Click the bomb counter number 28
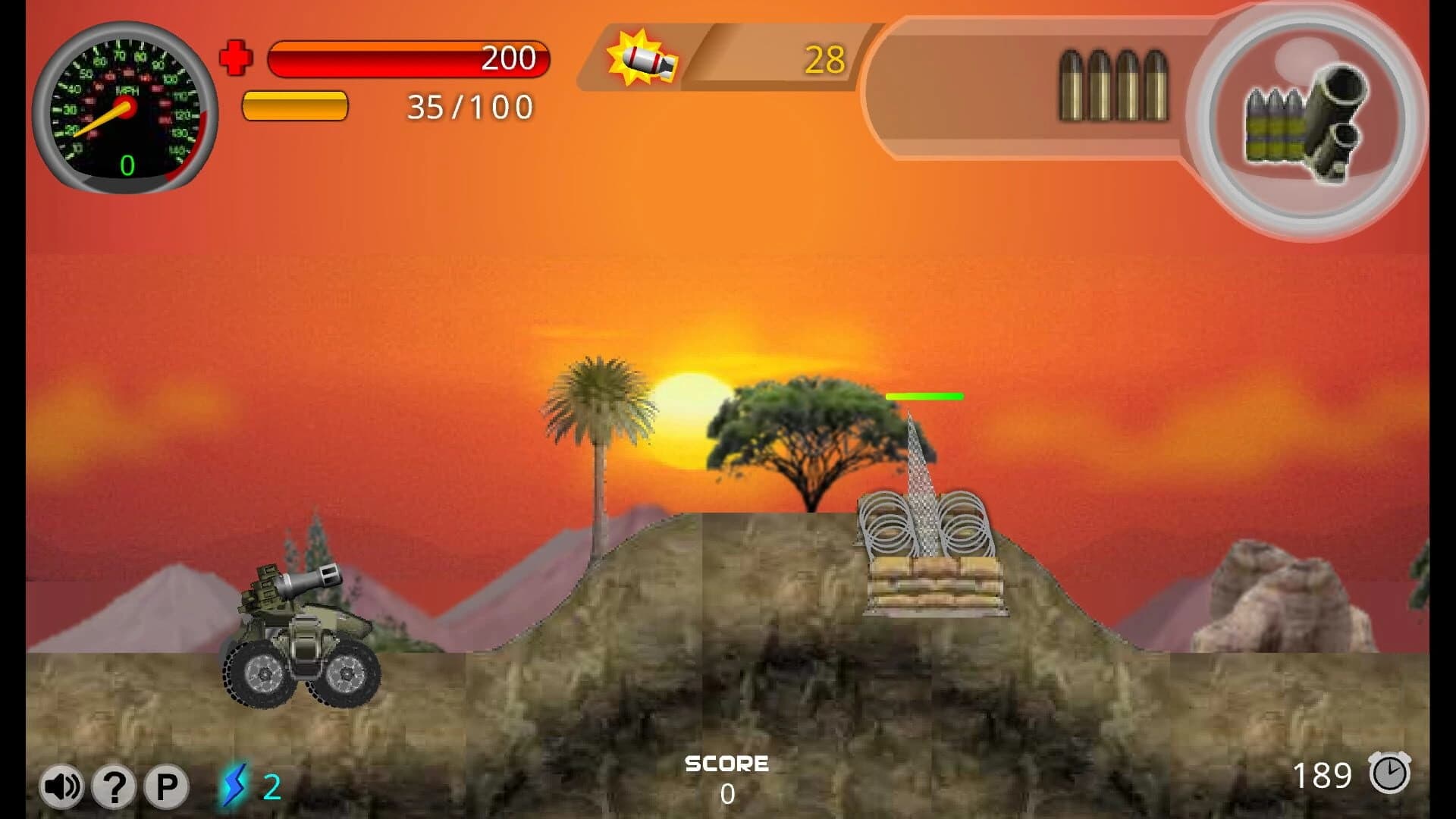1456x819 pixels. [826, 57]
